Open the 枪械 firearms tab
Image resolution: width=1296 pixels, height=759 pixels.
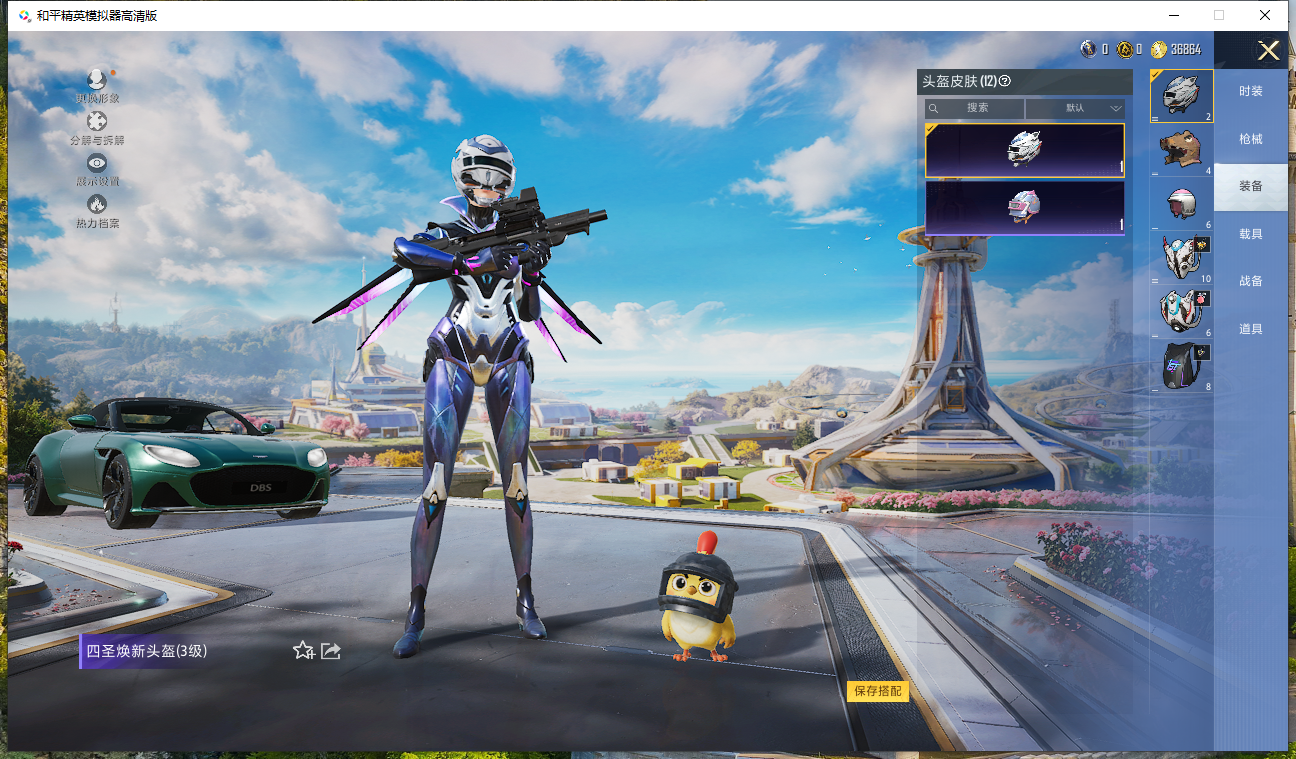(1250, 139)
